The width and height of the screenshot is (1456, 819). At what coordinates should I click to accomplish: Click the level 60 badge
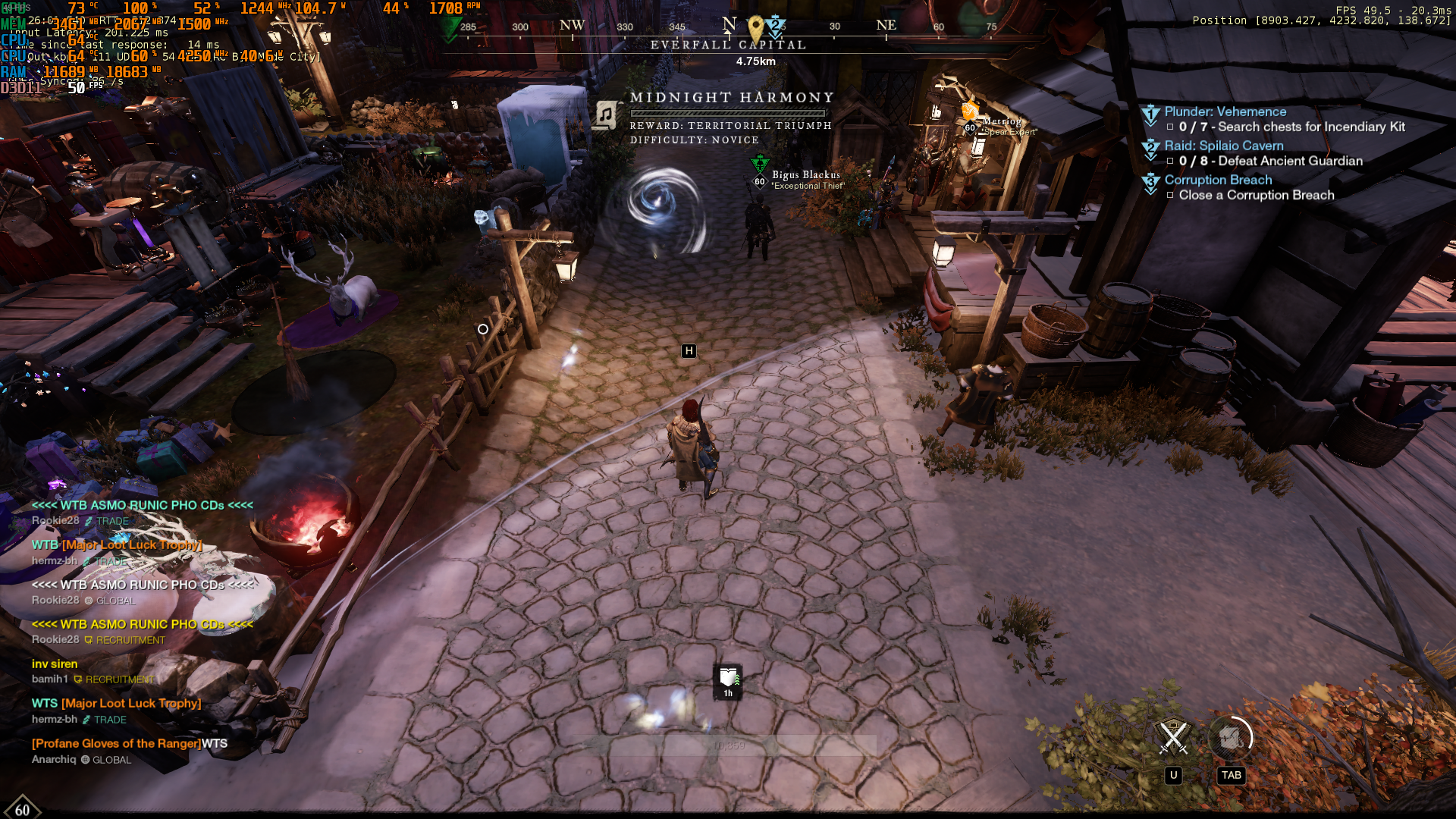tap(22, 809)
